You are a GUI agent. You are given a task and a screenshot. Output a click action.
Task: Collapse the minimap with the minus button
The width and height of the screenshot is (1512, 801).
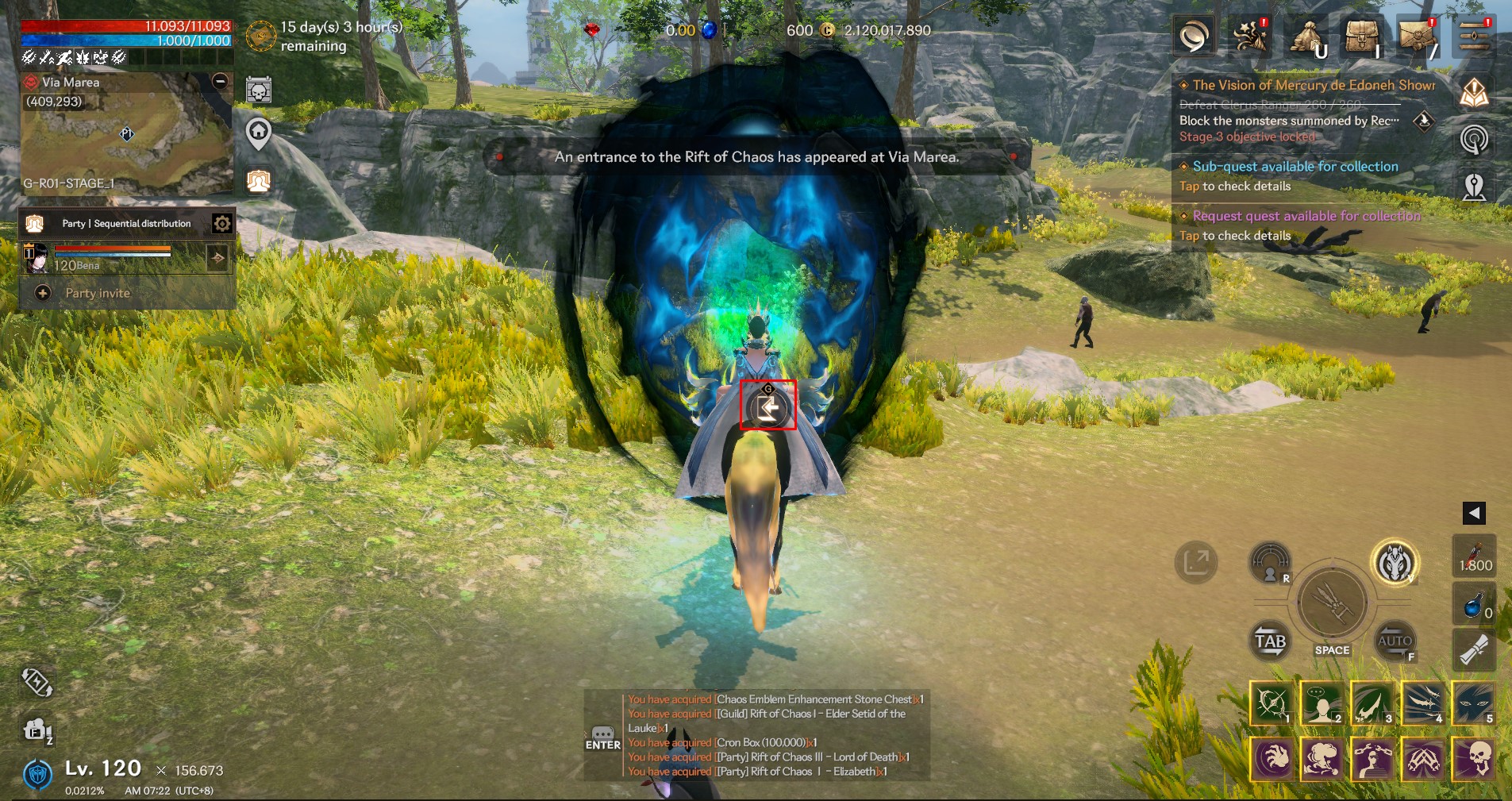tap(220, 81)
